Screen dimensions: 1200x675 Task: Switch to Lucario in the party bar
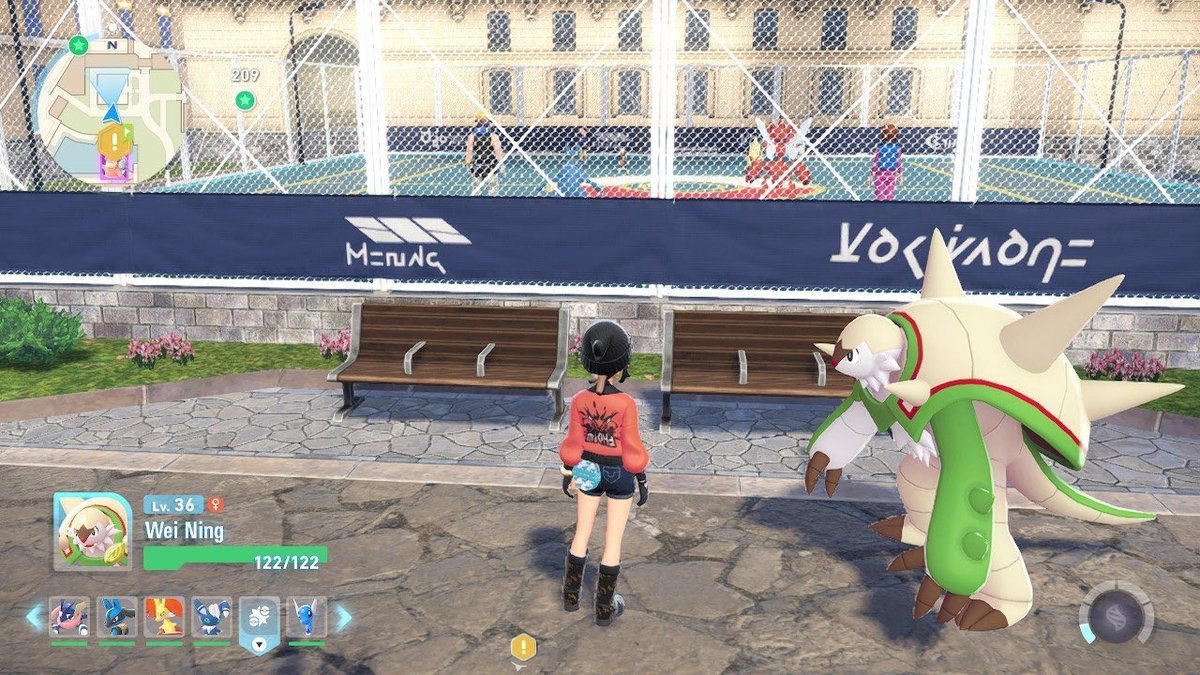116,617
